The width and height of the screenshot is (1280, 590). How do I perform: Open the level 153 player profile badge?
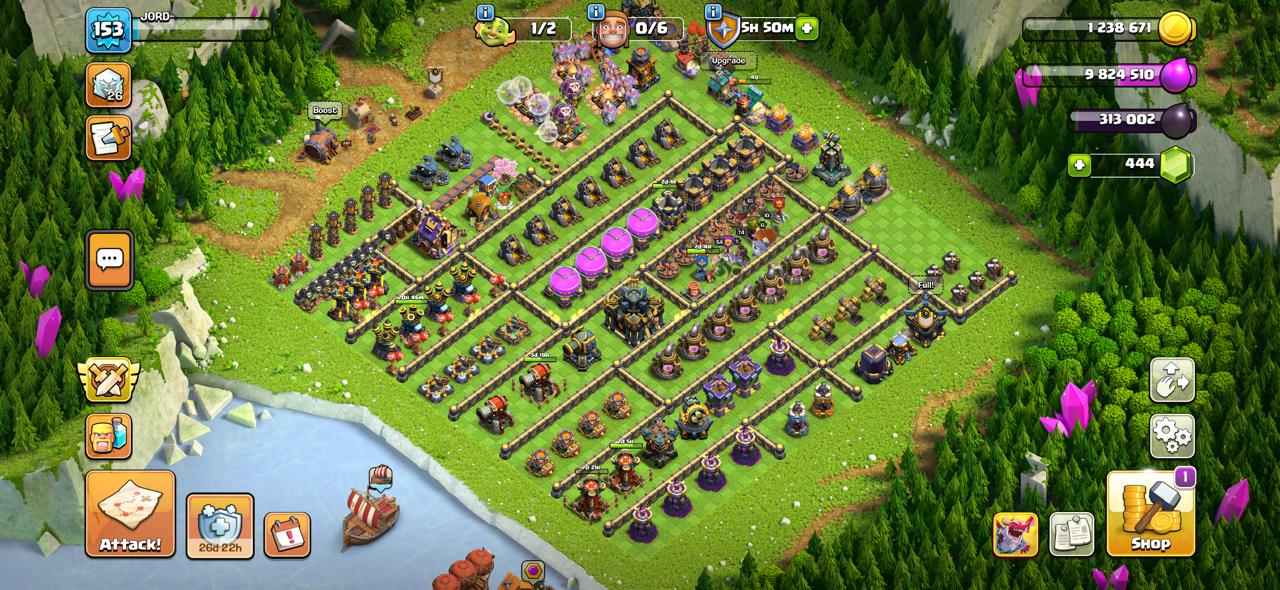108,30
